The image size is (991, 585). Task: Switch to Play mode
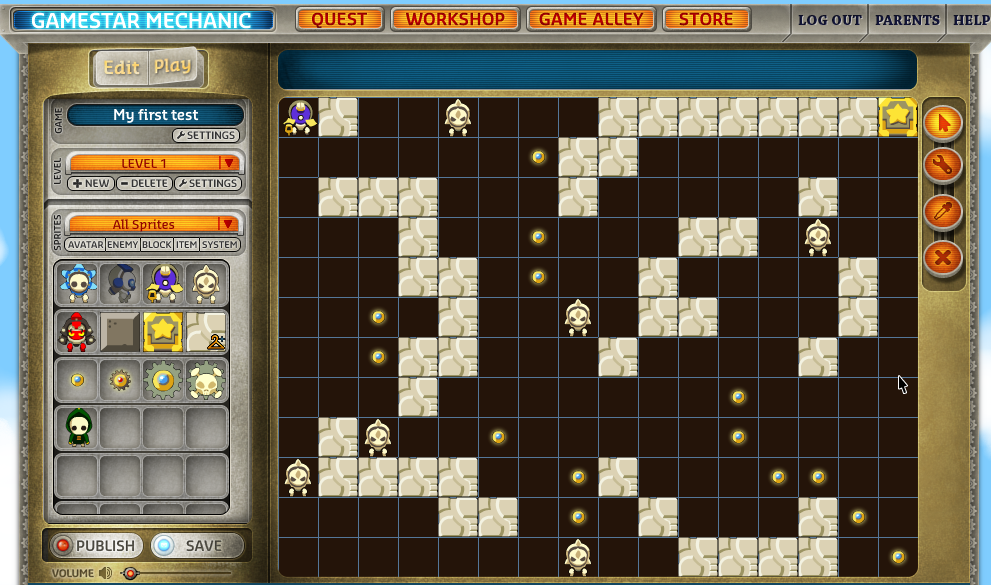[x=172, y=67]
